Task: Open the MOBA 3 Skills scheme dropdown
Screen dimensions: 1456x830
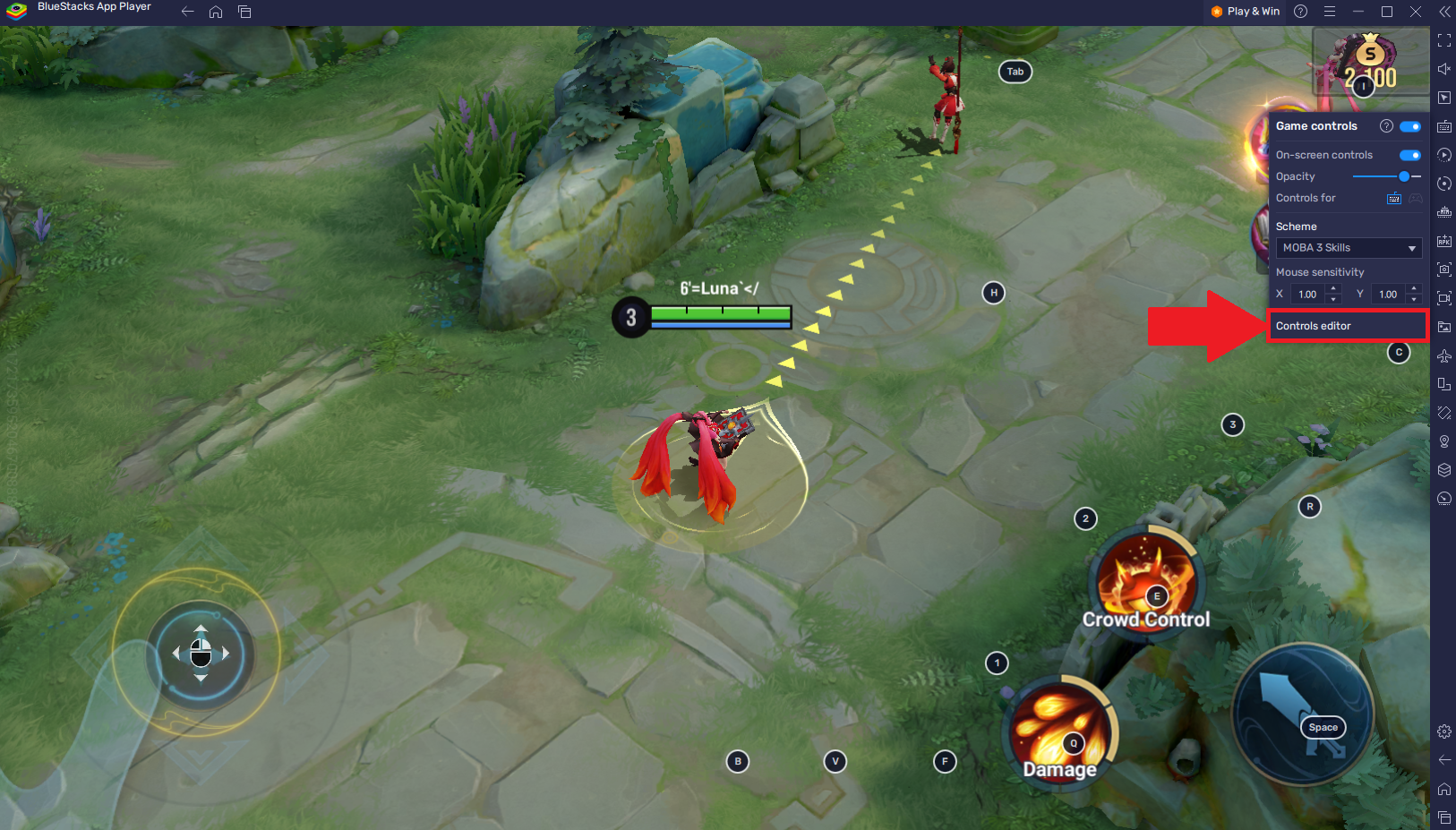Action: tap(1349, 248)
